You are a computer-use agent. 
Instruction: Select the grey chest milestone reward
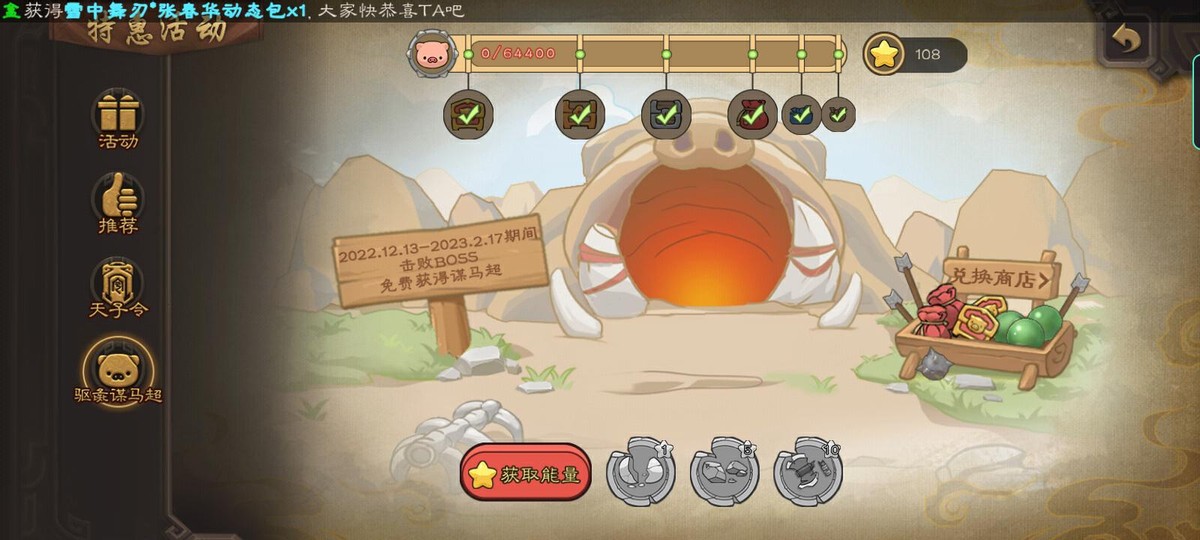click(666, 114)
